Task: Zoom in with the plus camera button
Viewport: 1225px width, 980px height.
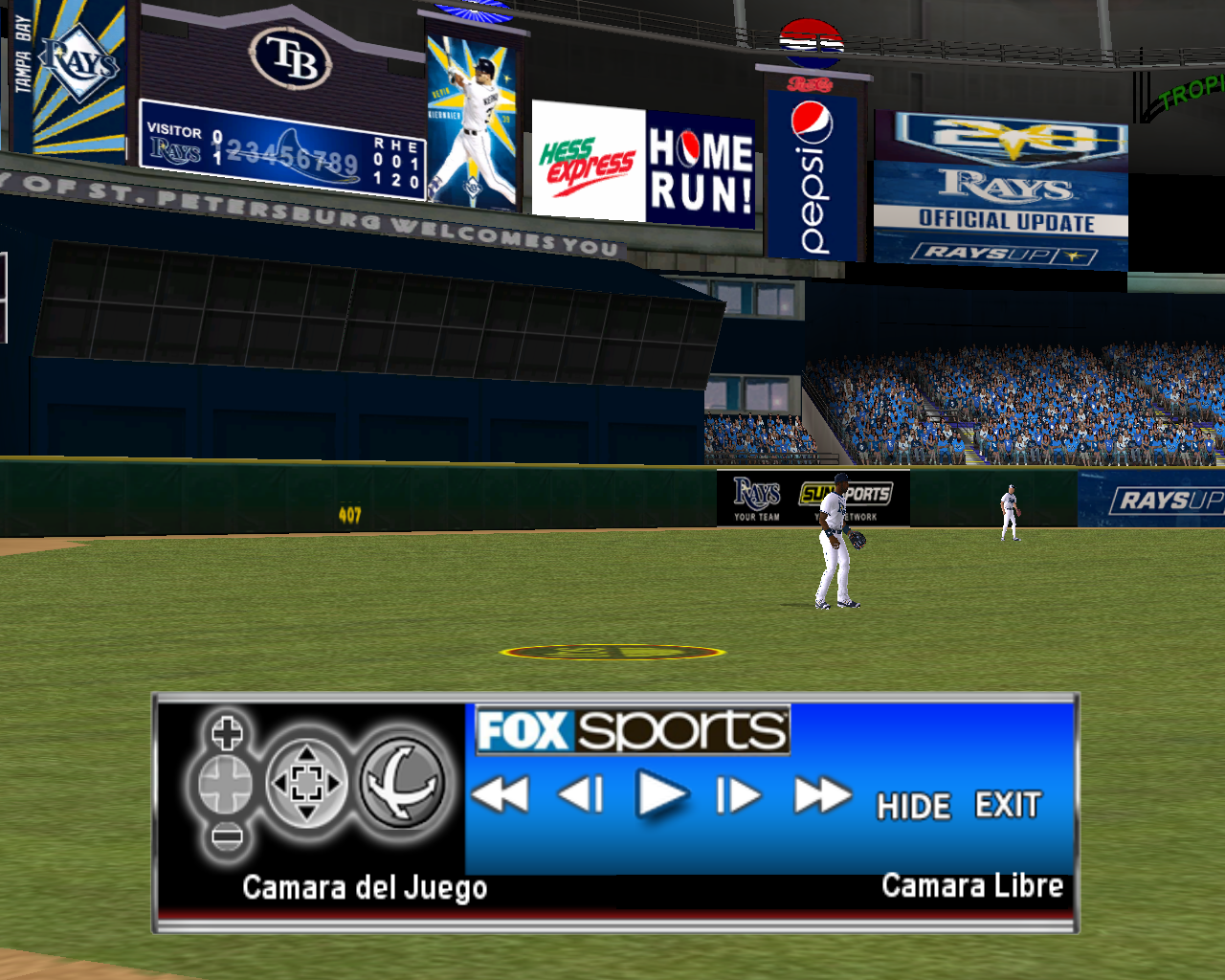Action: coord(227,735)
